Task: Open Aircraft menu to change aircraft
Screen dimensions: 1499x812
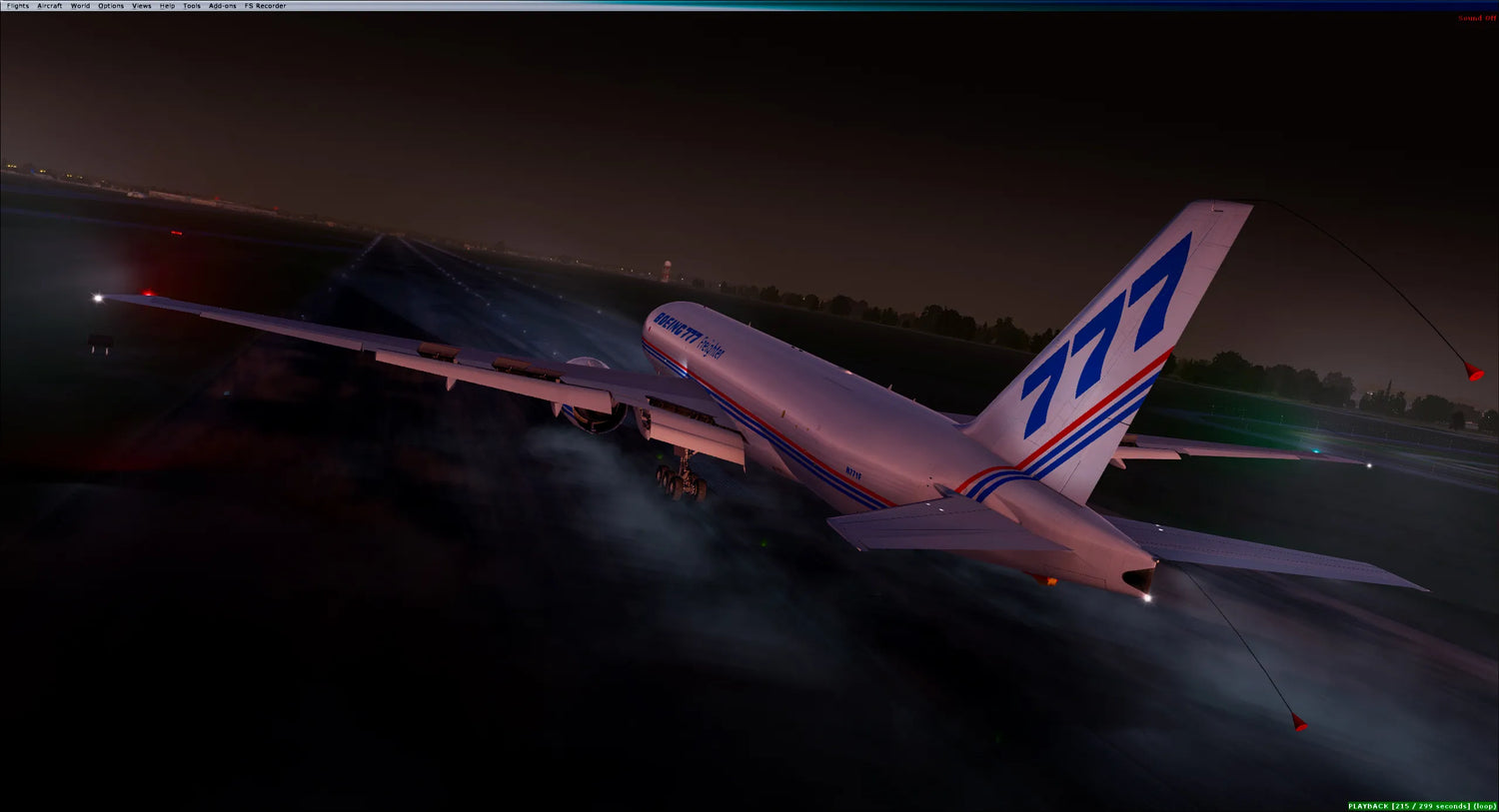Action: coord(48,5)
